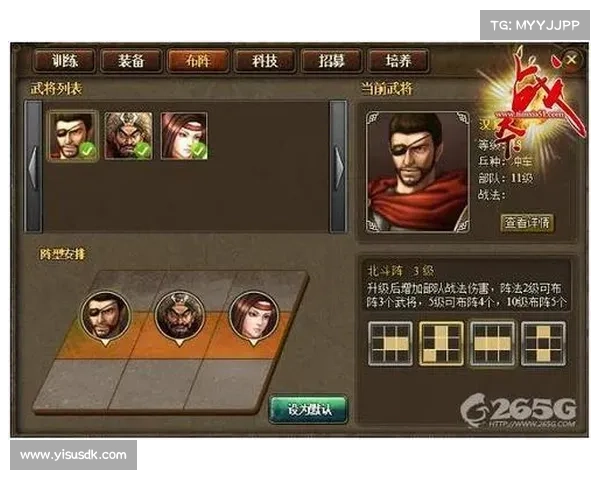Choose the bearded helmeted general in the list
Image resolution: width=600 pixels, height=480 pixels.
(128, 136)
